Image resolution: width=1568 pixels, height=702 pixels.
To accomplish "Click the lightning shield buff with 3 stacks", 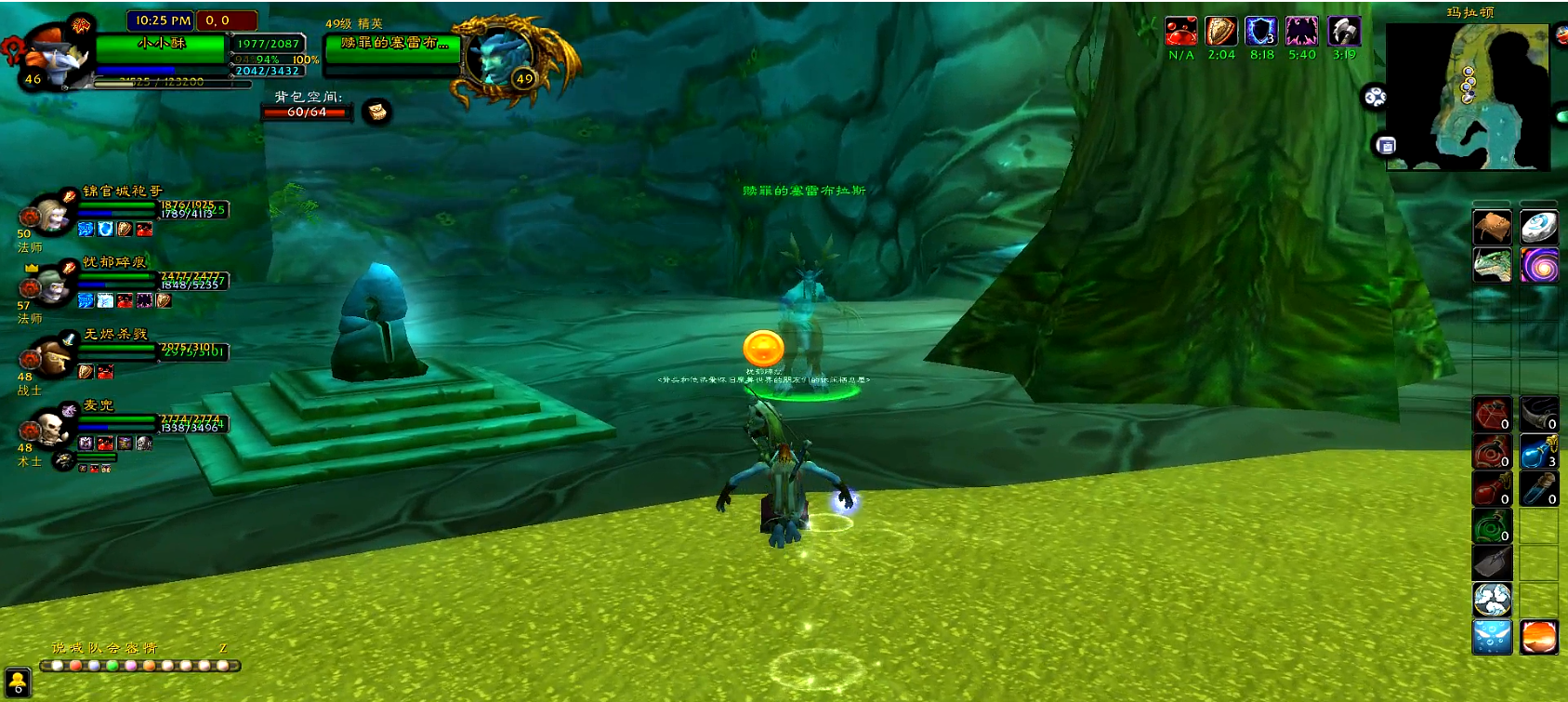I will [x=1261, y=32].
